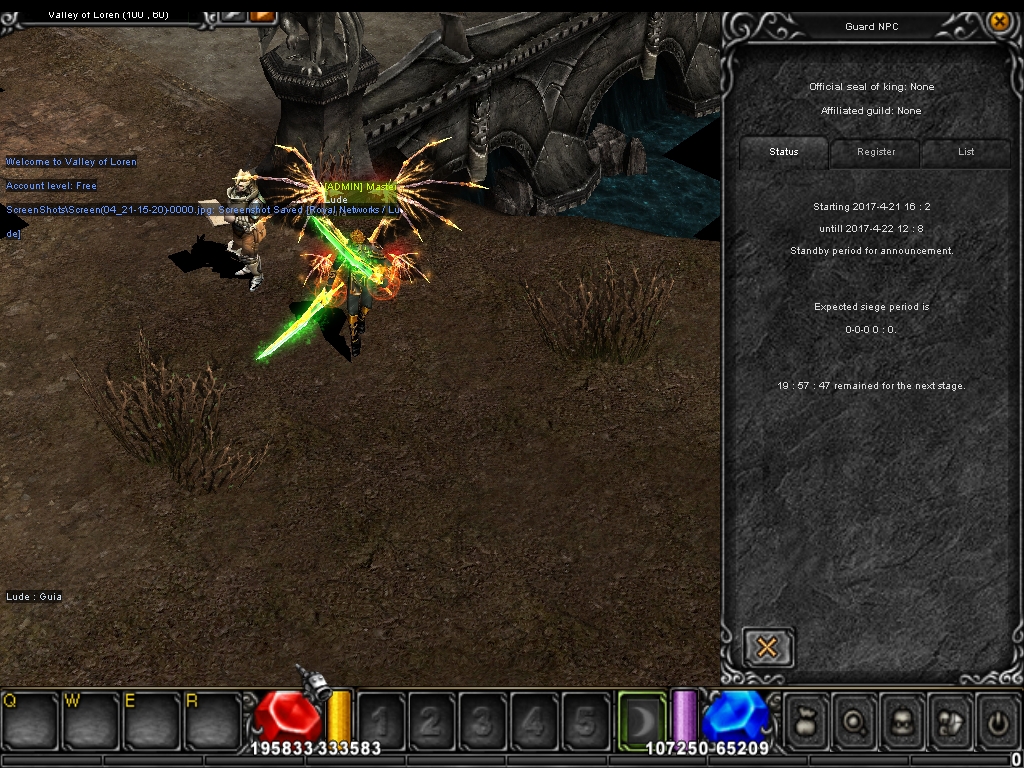Select skill slot number 1
Screen dimensions: 1024x768
[x=381, y=720]
